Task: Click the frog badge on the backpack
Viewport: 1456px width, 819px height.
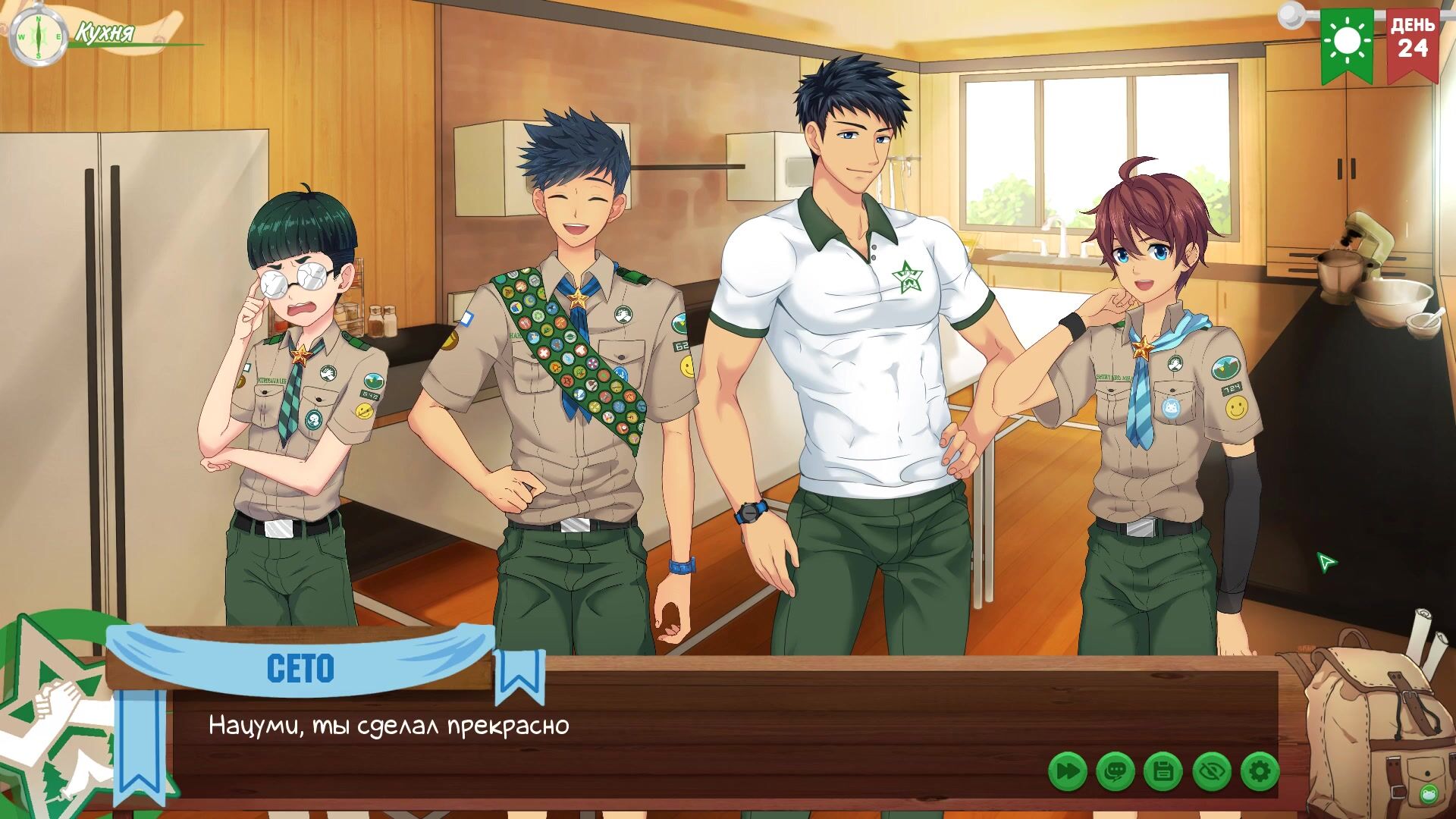Action: click(1429, 793)
